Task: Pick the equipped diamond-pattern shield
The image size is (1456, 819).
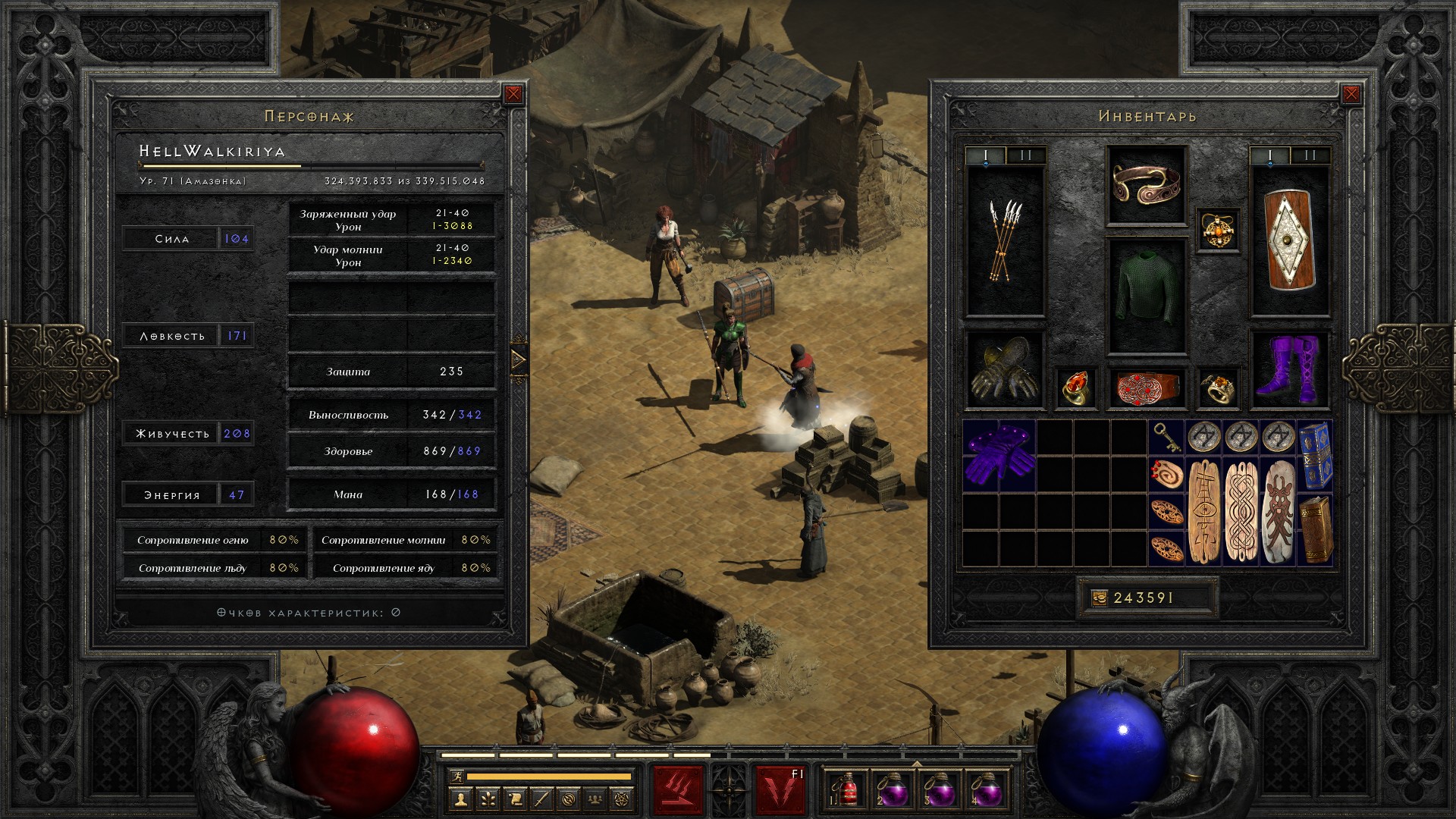Action: pos(1290,241)
